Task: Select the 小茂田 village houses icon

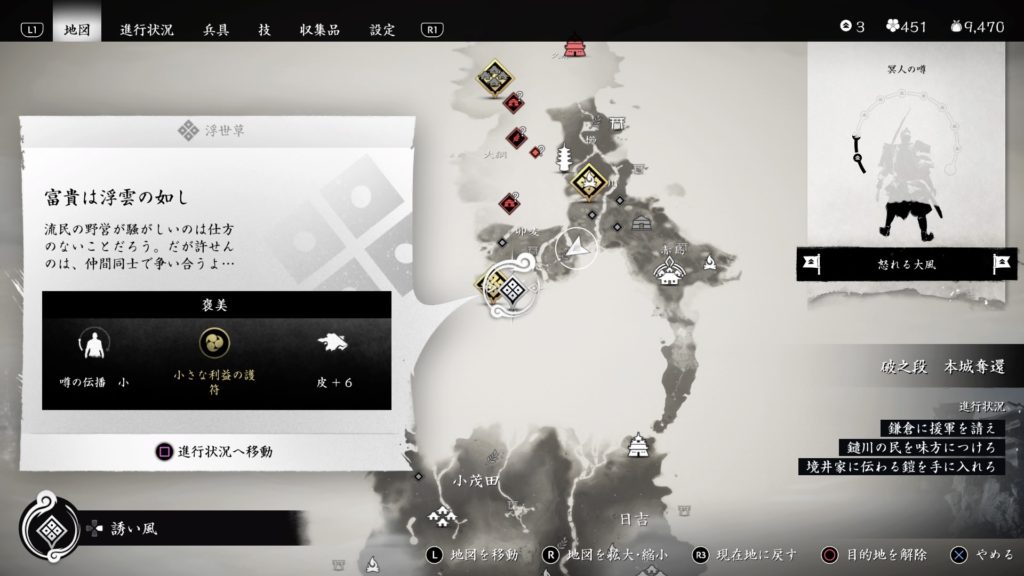Action: pos(442,515)
